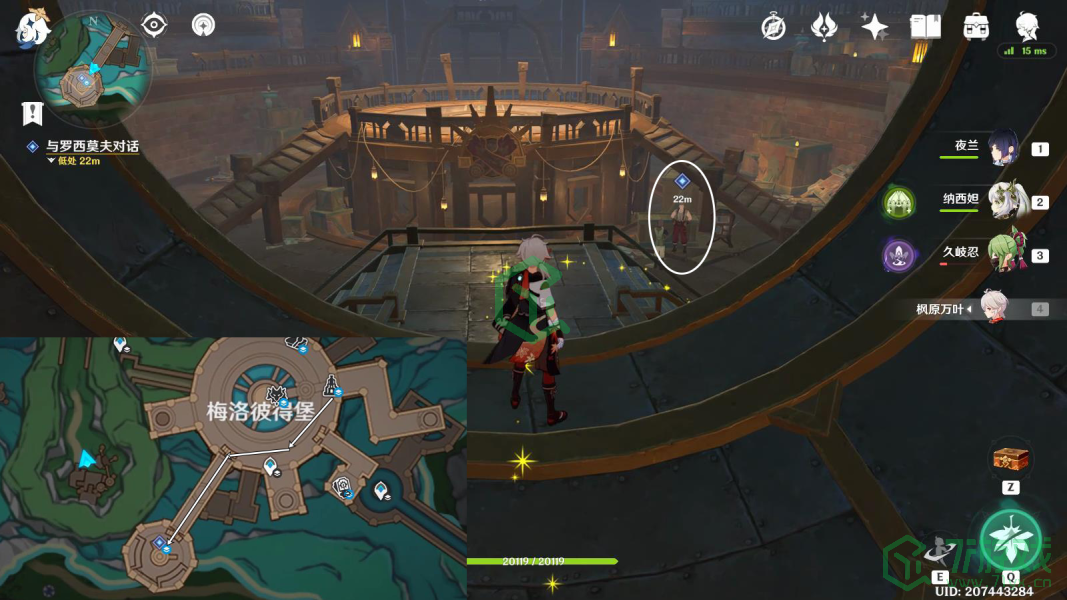Open the adventurer handbook book icon
This screenshot has width=1067, height=600.
(925, 27)
